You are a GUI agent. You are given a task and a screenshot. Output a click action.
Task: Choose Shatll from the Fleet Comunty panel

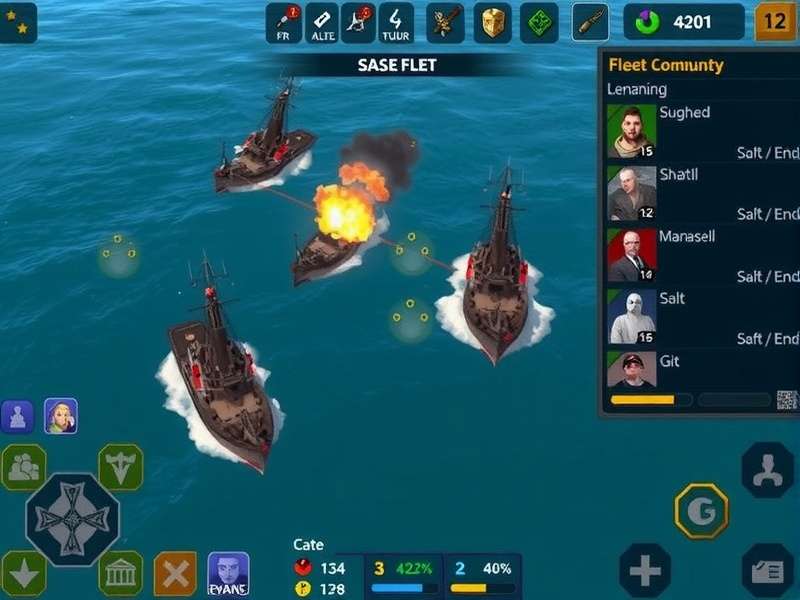pyautogui.click(x=700, y=193)
